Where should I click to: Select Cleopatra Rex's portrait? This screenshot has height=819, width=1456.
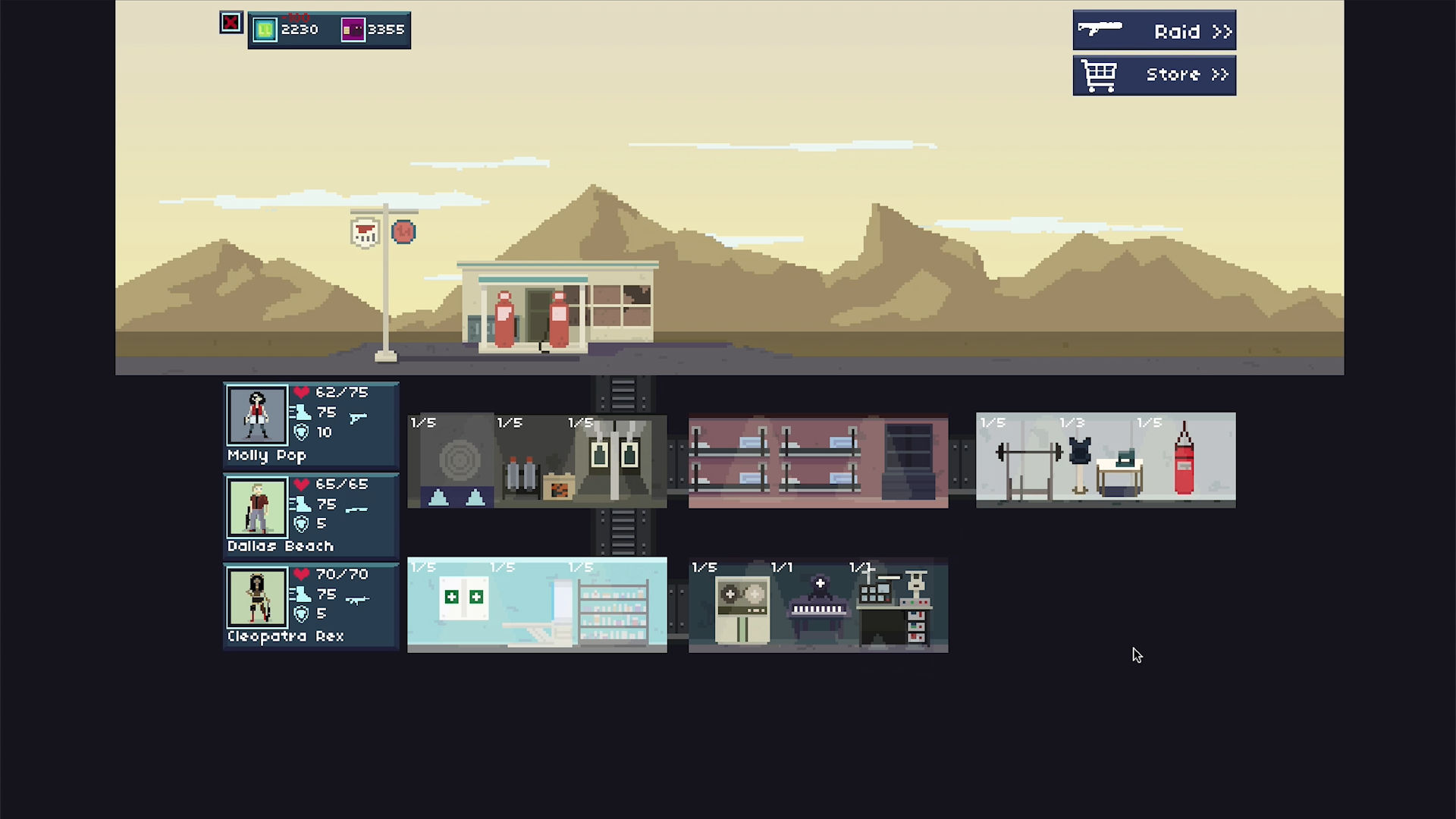click(x=257, y=598)
